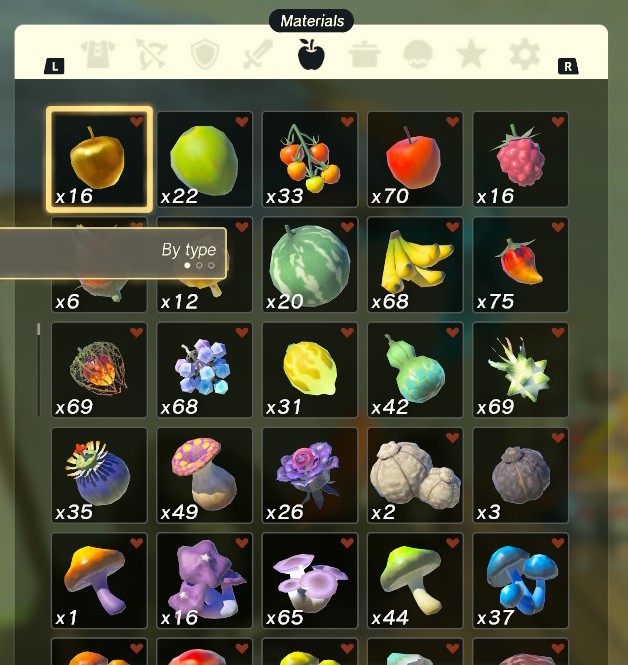Choose the red spicy pepper slot
628x665 pixels.
[520, 265]
